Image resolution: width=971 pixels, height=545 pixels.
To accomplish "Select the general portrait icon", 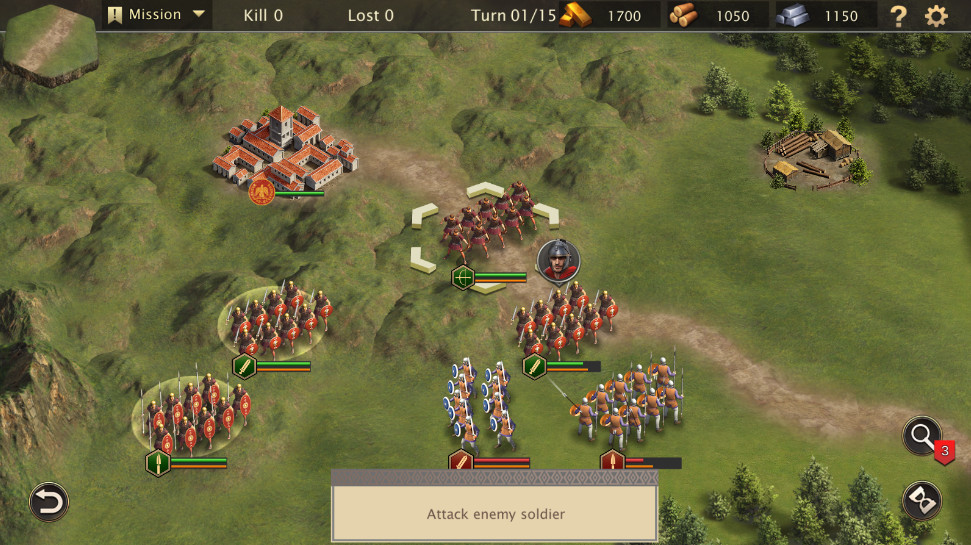I will pyautogui.click(x=558, y=260).
